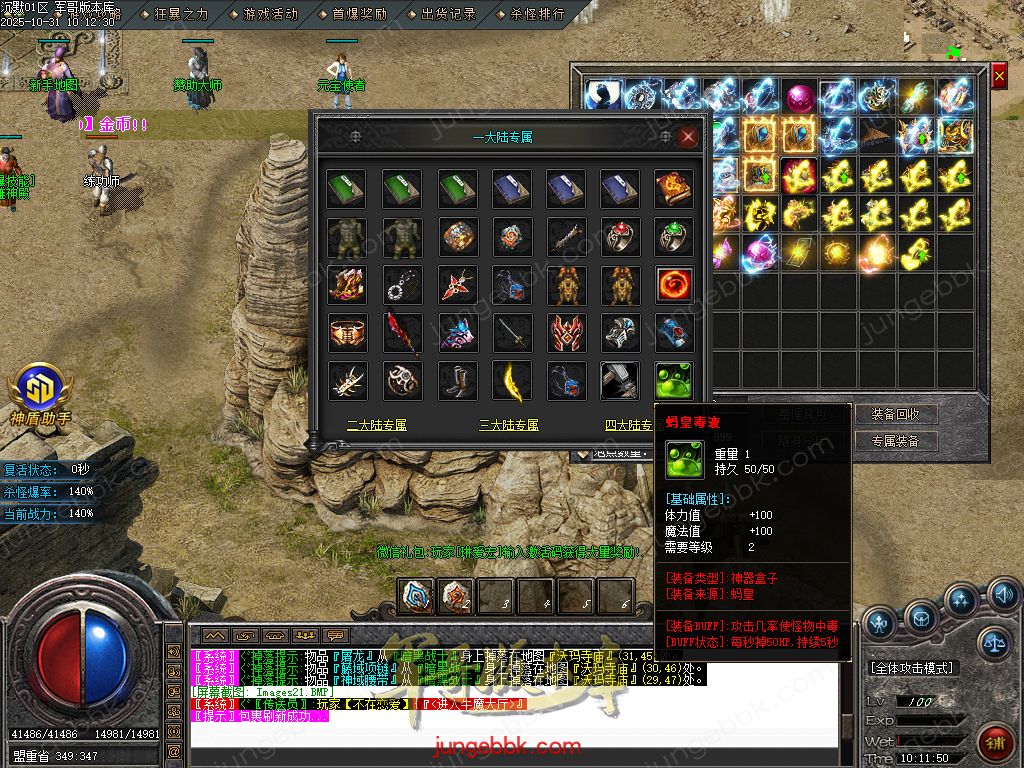Choose the orange spellbook item
The image size is (1024, 768).
click(674, 189)
